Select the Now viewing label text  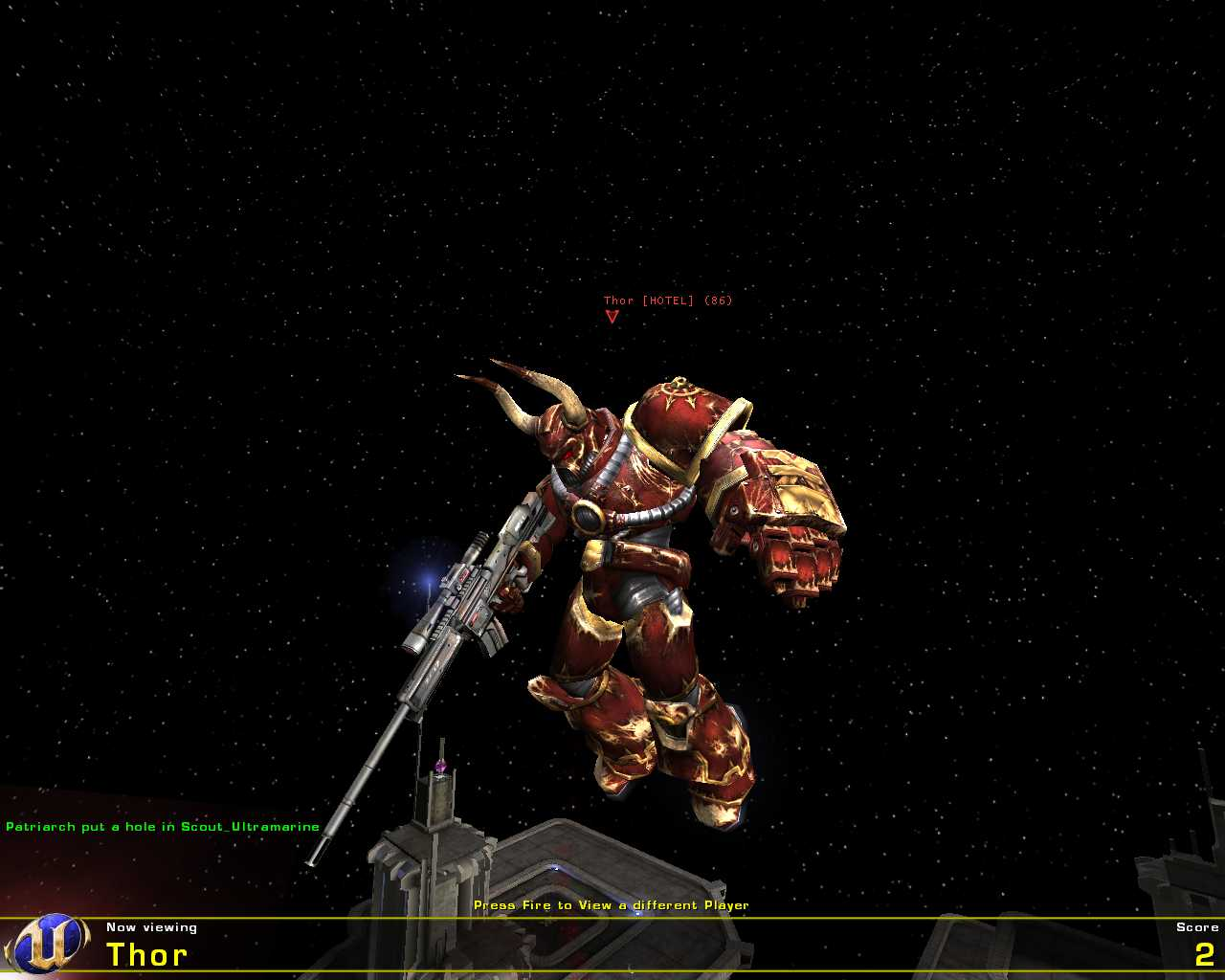(151, 926)
